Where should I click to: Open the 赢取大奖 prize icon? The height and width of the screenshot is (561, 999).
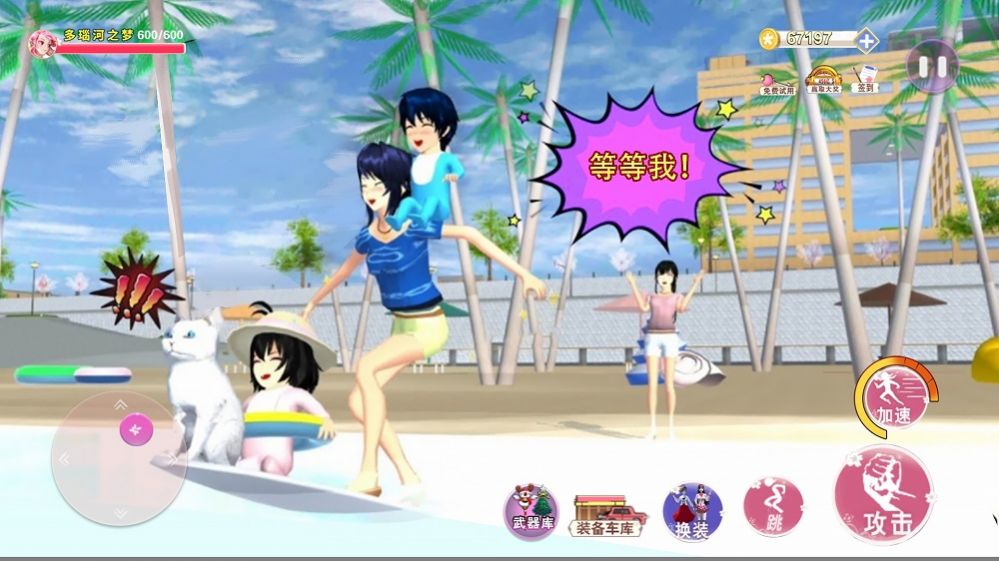(x=823, y=79)
